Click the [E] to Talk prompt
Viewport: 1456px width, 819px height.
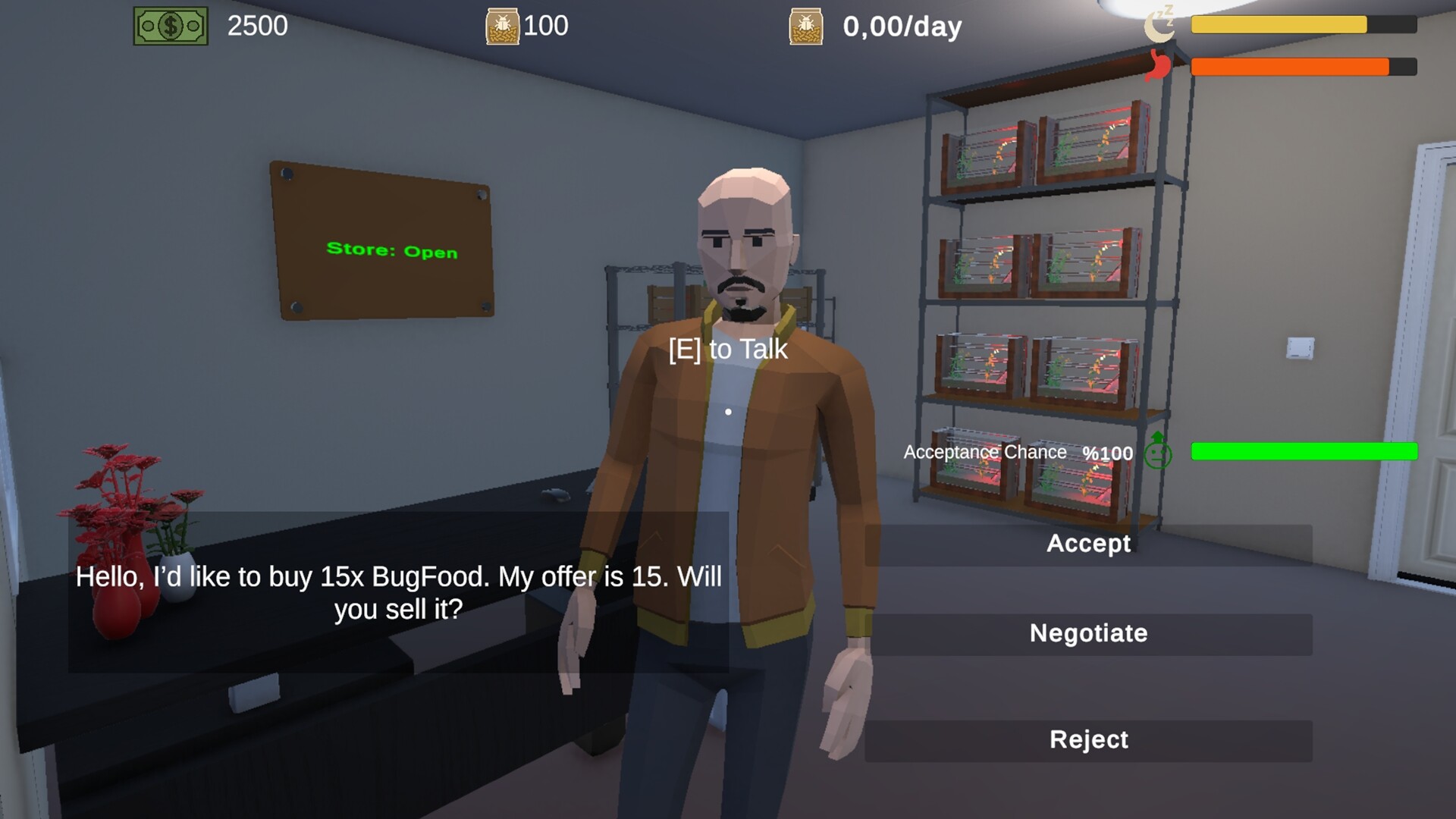(727, 349)
